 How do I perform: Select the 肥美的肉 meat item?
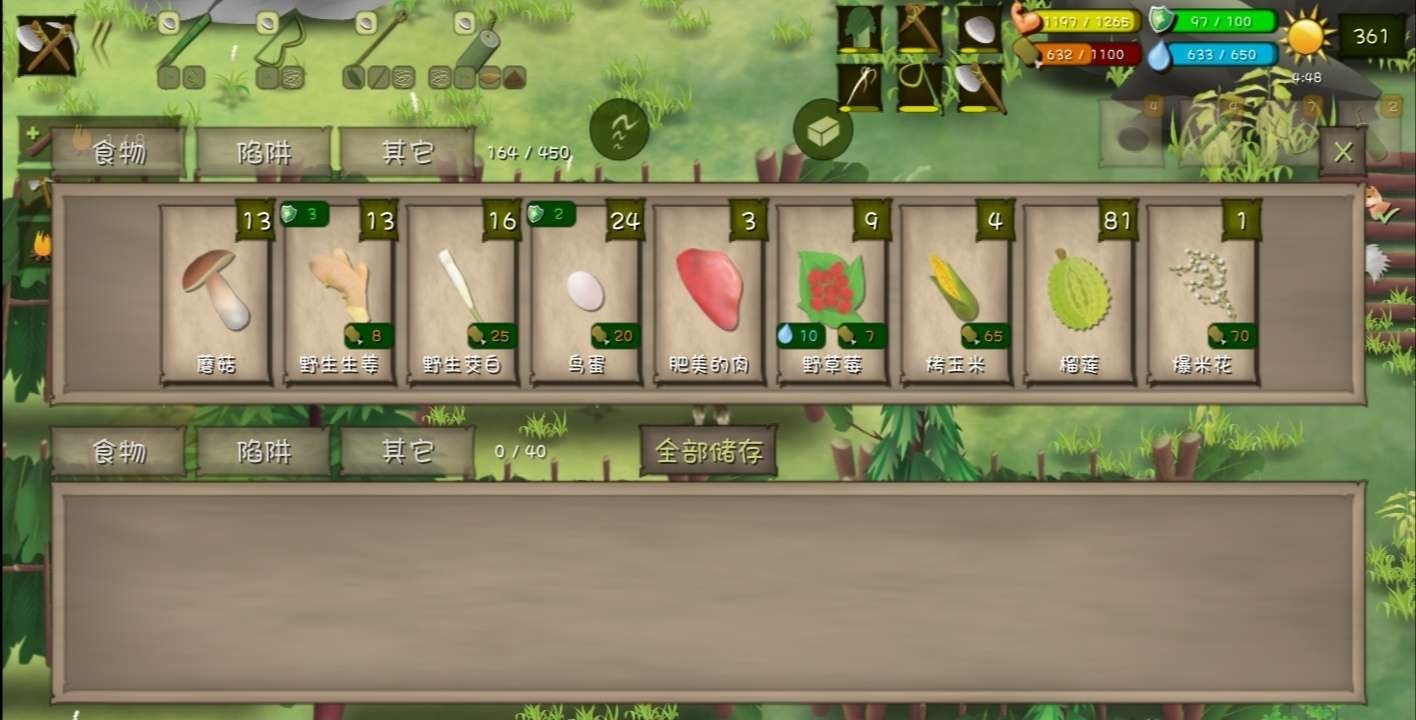pos(708,295)
